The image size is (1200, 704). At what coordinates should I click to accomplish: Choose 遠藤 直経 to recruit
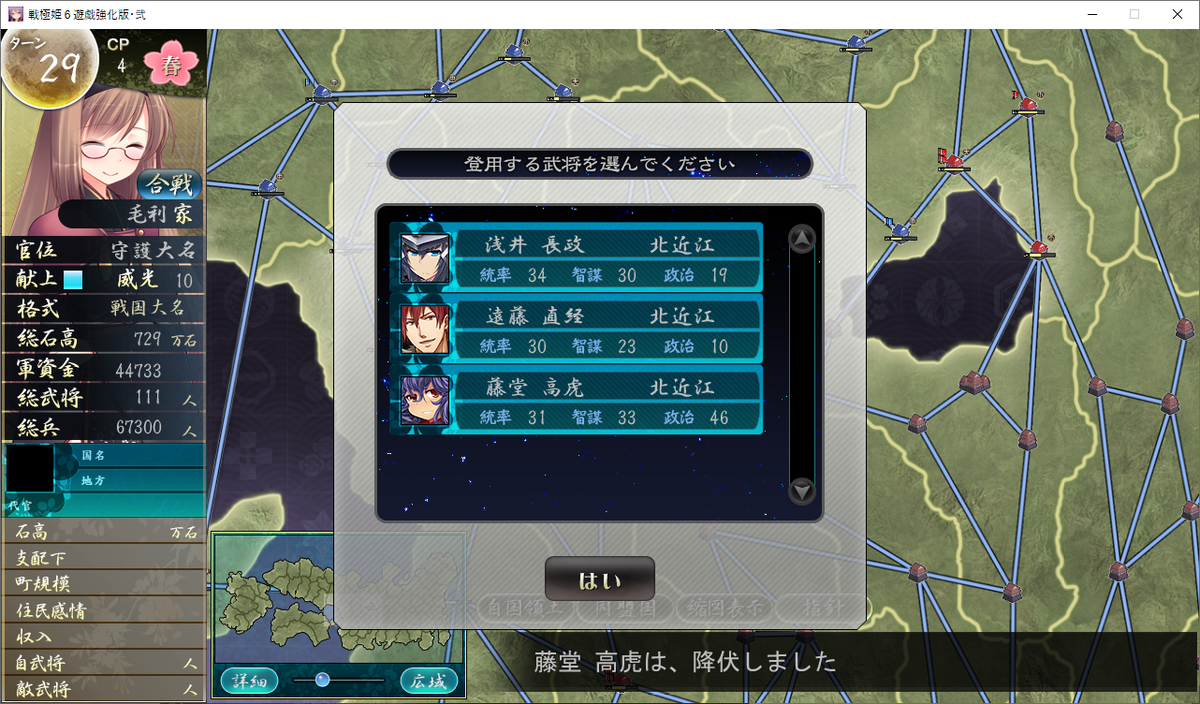pos(577,329)
